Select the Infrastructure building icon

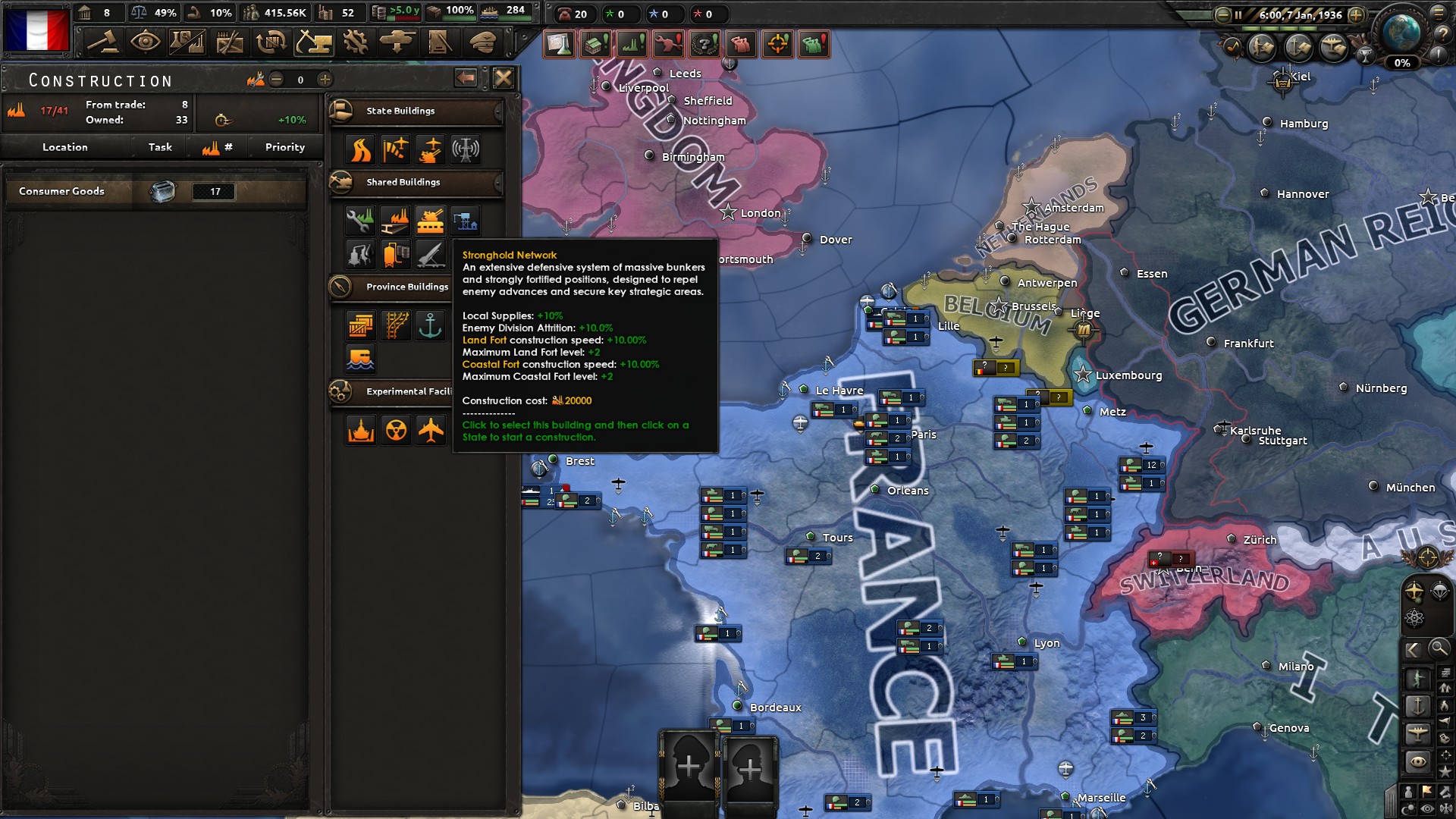point(359,149)
